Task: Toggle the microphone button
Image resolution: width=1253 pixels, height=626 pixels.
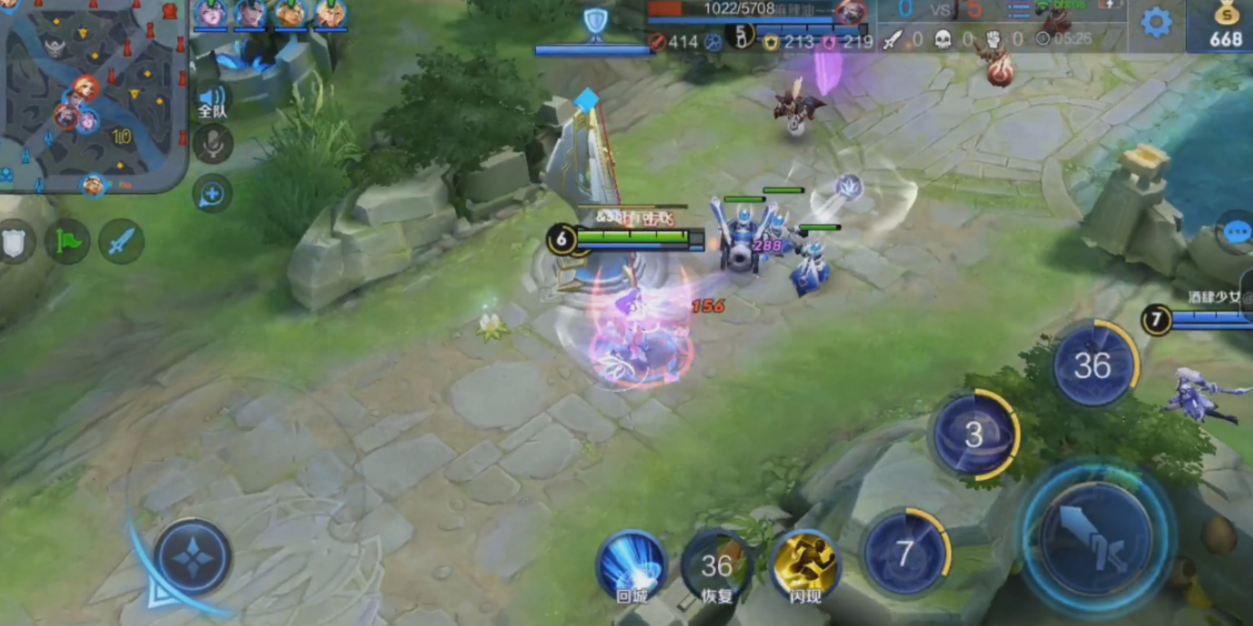Action: pyautogui.click(x=212, y=144)
